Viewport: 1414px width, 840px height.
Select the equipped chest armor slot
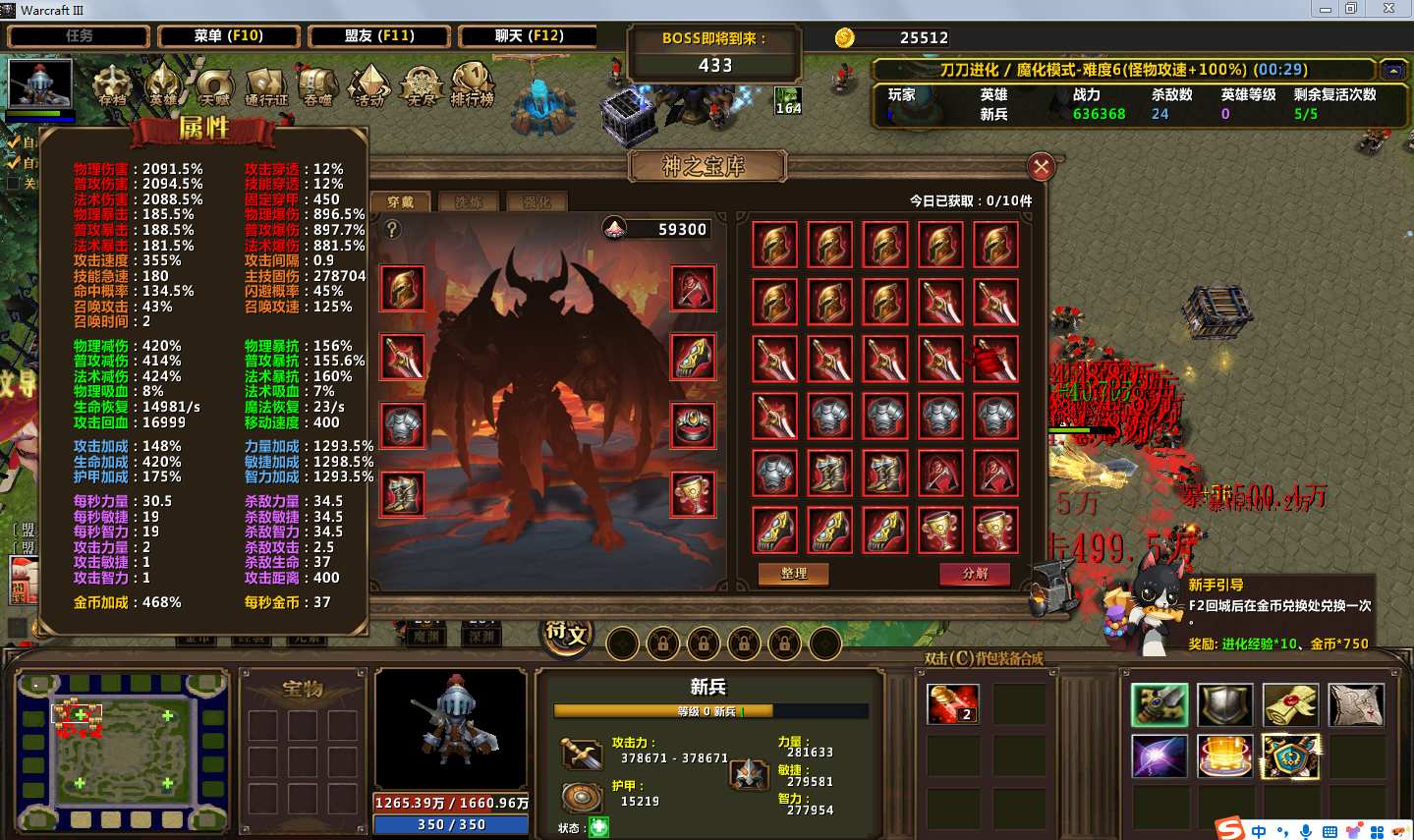402,425
